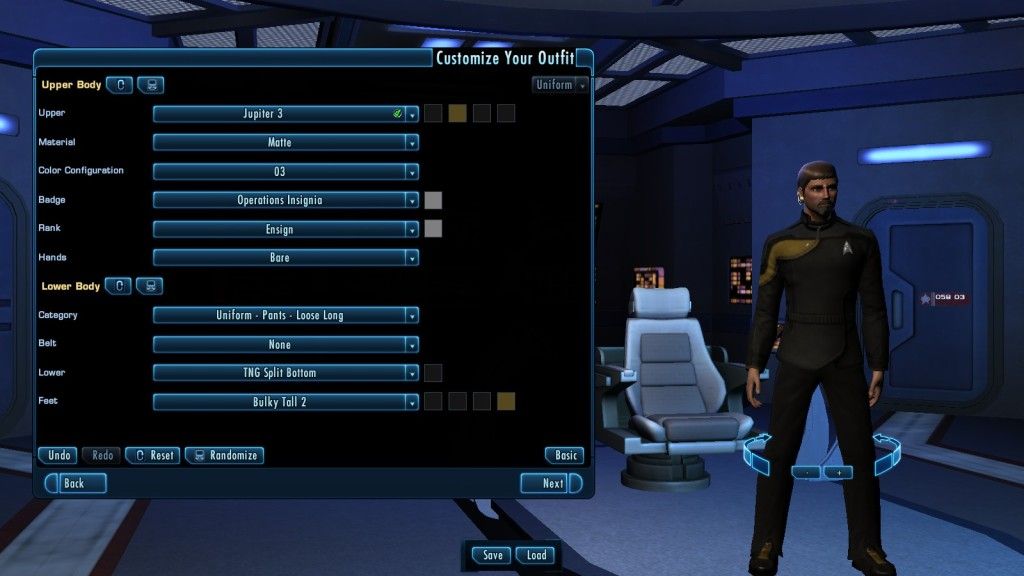Open the Uniform type dropdown
Image resolution: width=1024 pixels, height=576 pixels.
[560, 85]
